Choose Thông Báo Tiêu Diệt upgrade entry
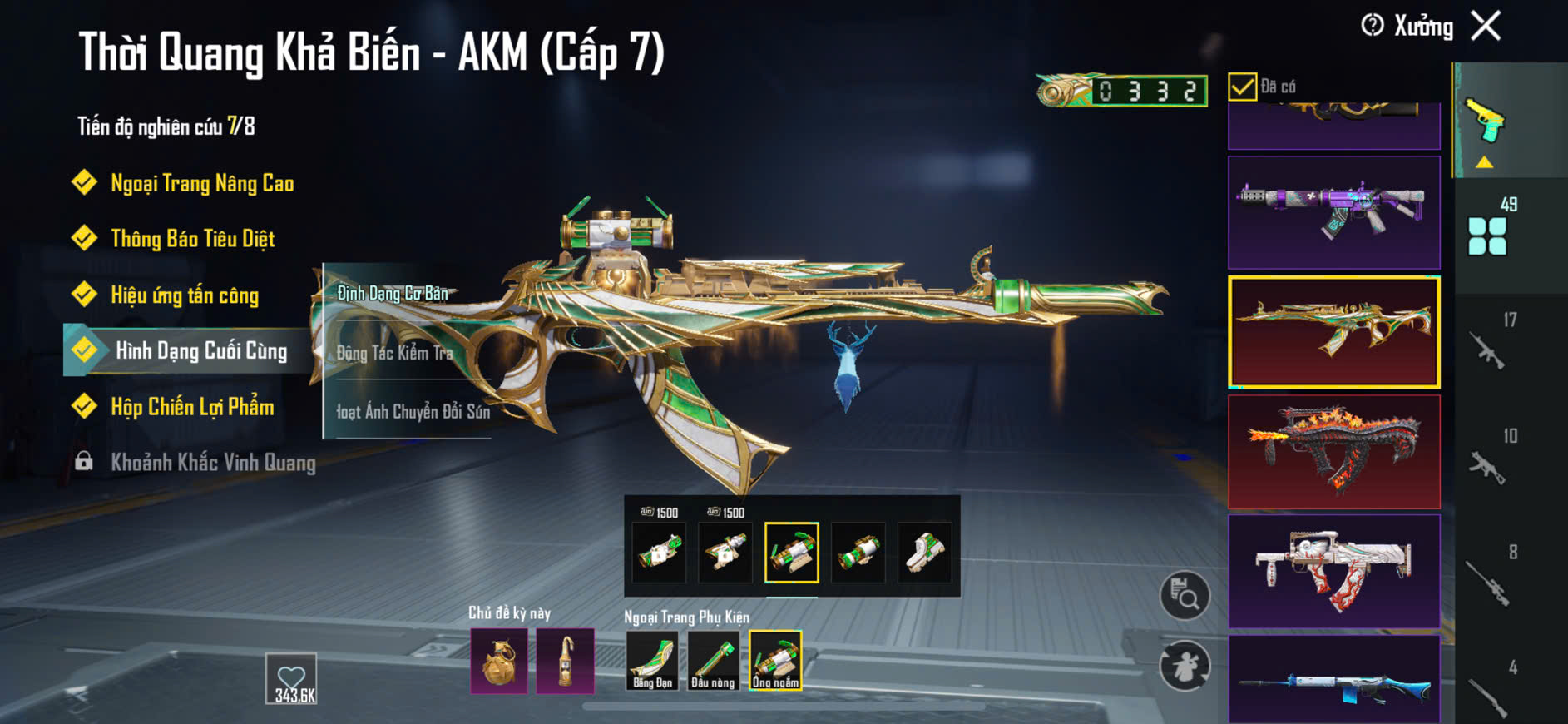Image resolution: width=1568 pixels, height=724 pixels. pos(192,239)
